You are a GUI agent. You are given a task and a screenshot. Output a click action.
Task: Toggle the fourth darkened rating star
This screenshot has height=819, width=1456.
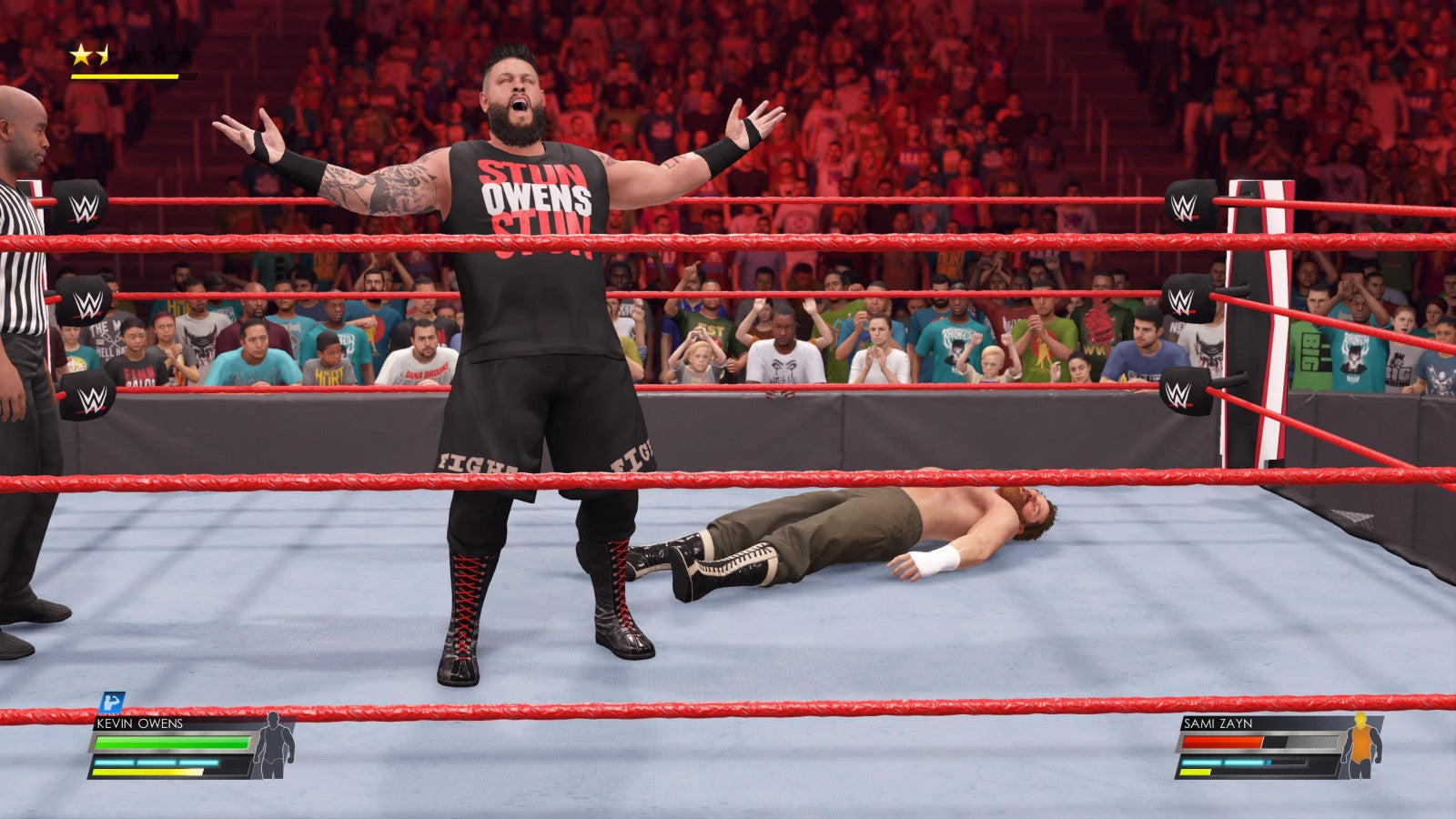(160, 53)
